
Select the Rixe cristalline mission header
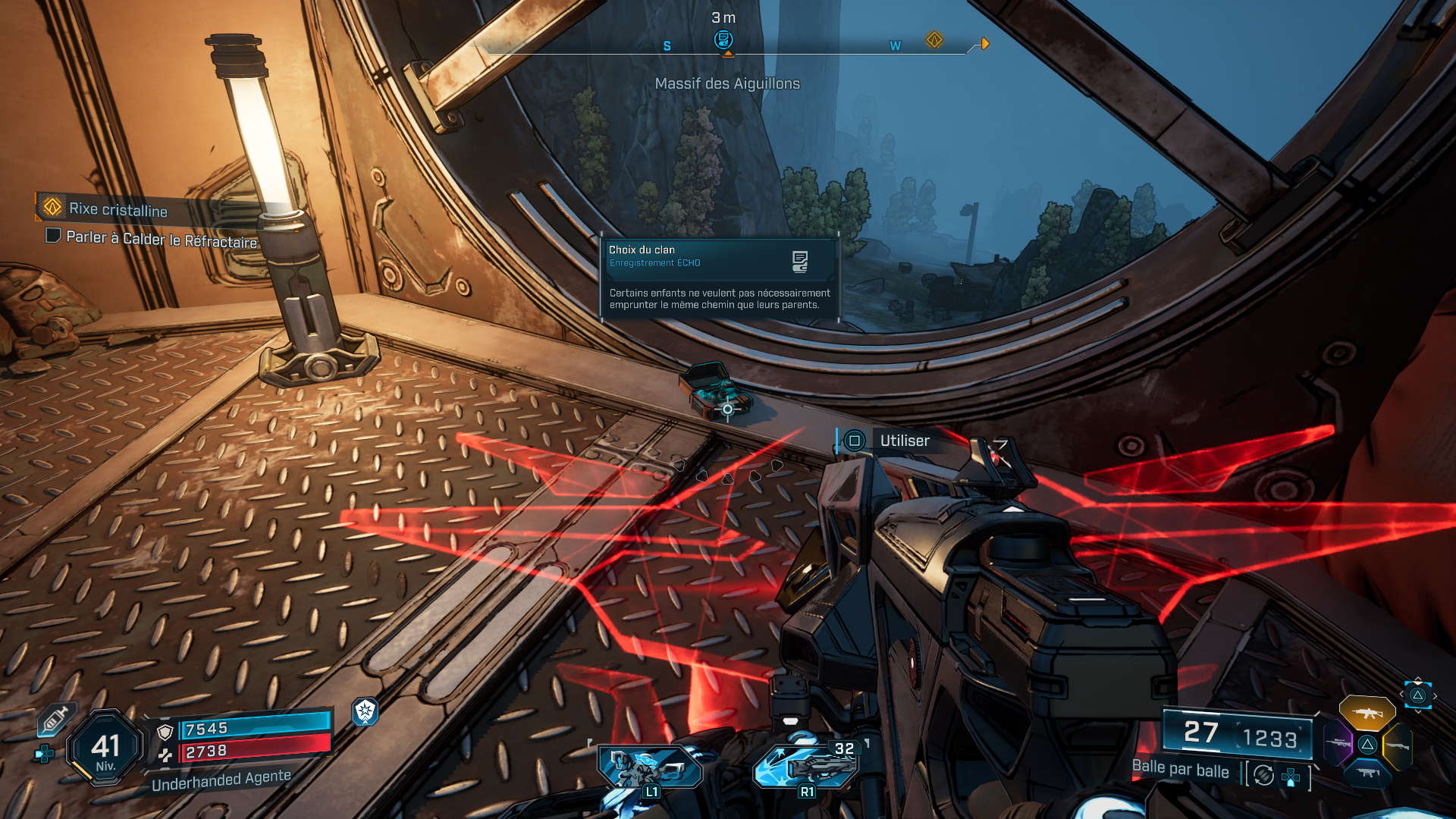[x=118, y=211]
